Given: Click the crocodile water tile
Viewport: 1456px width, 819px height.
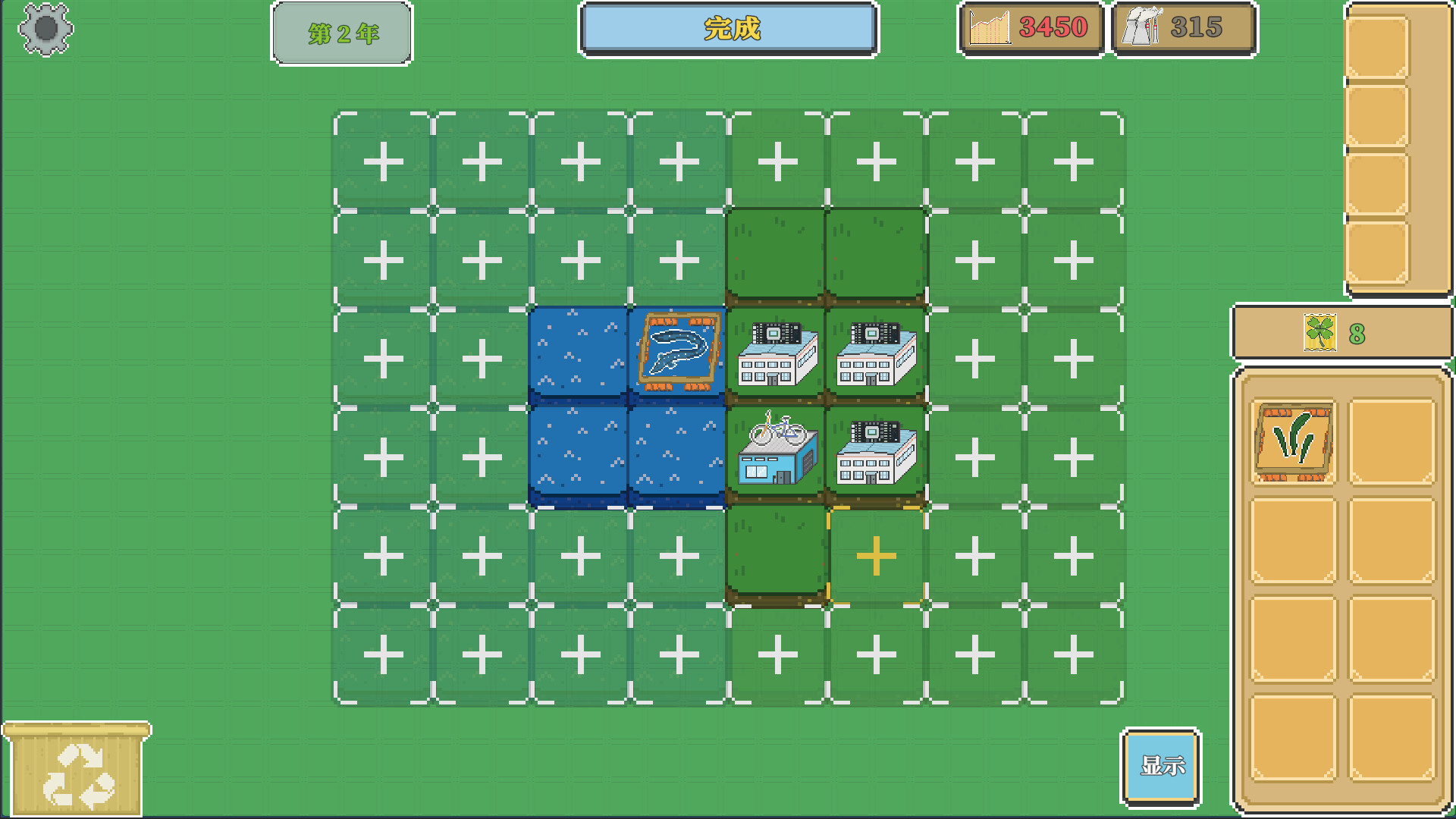Looking at the screenshot, I should coord(677,350).
